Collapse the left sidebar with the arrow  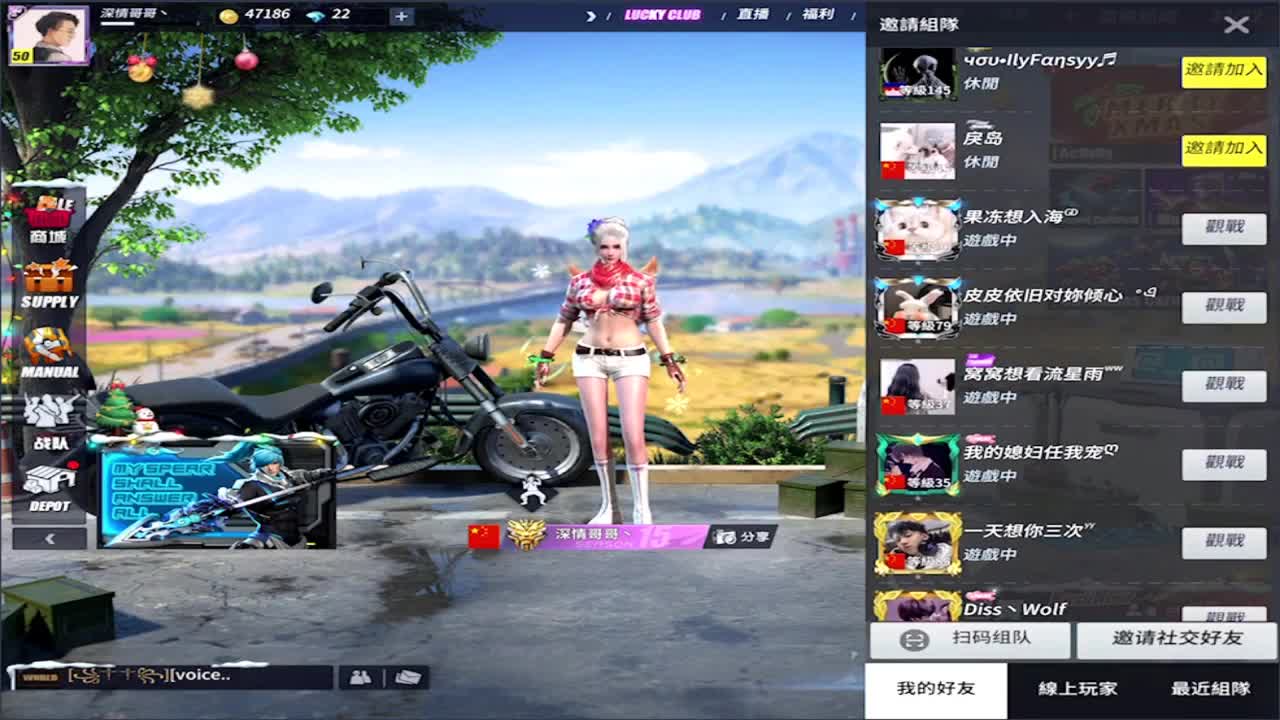[48, 538]
